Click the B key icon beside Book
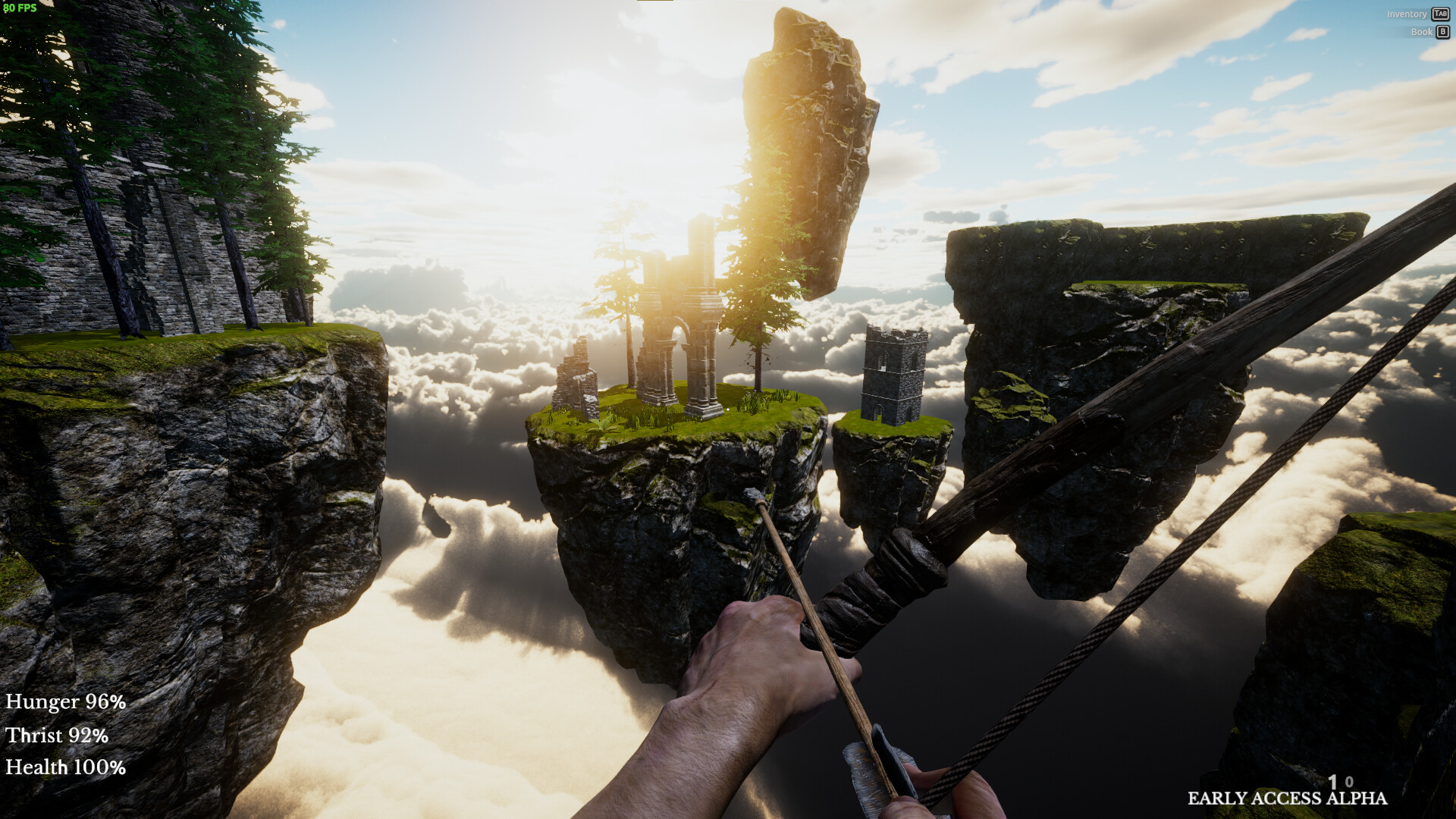 (1440, 32)
